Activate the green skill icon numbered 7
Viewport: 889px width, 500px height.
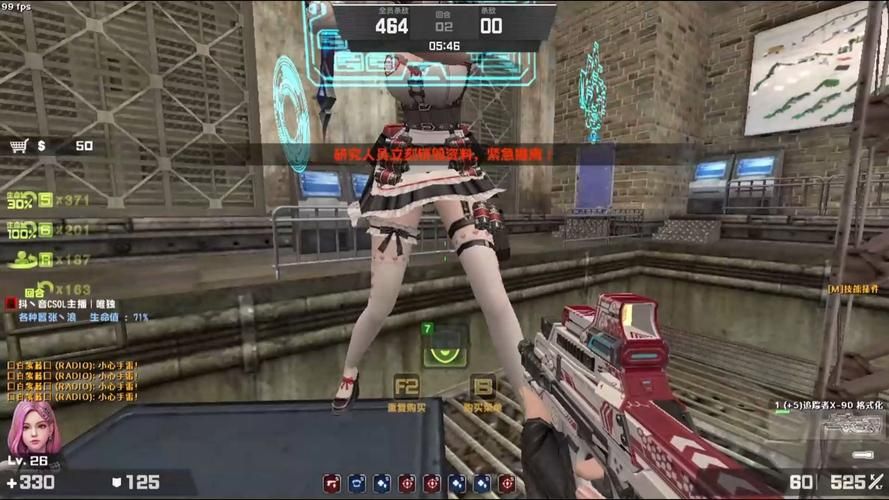pyautogui.click(x=445, y=344)
